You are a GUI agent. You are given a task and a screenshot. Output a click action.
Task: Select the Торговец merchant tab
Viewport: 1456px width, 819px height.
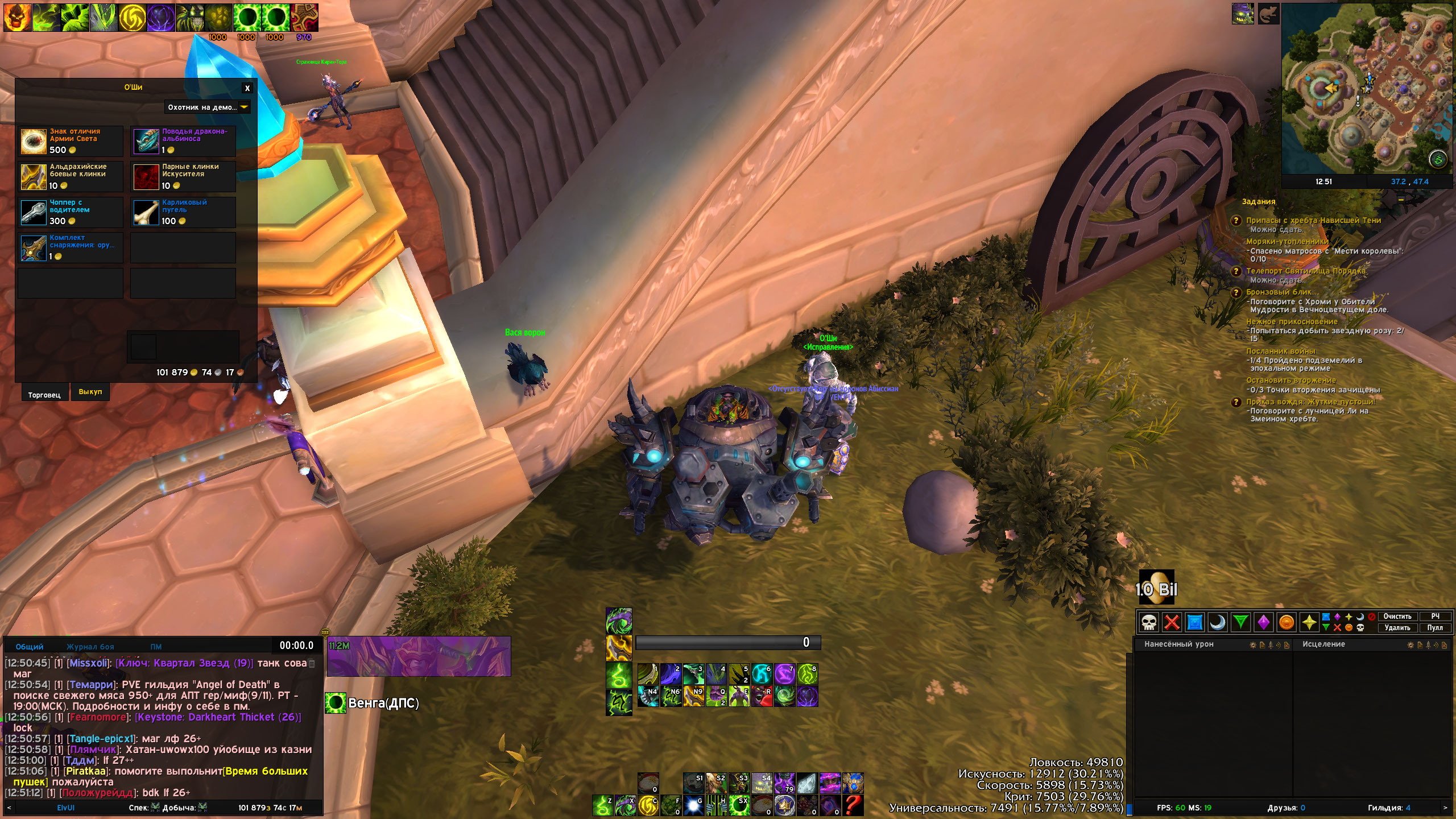pyautogui.click(x=44, y=395)
